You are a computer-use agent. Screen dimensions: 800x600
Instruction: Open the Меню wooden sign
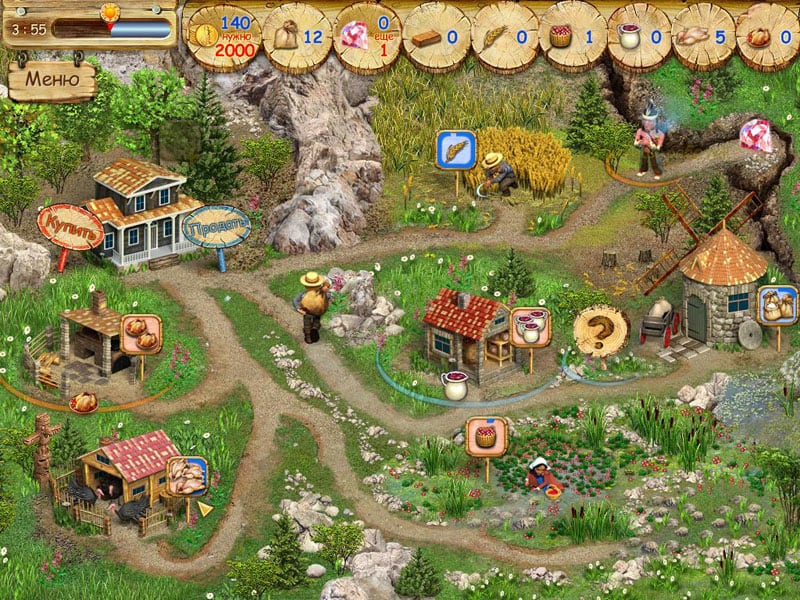[53, 79]
